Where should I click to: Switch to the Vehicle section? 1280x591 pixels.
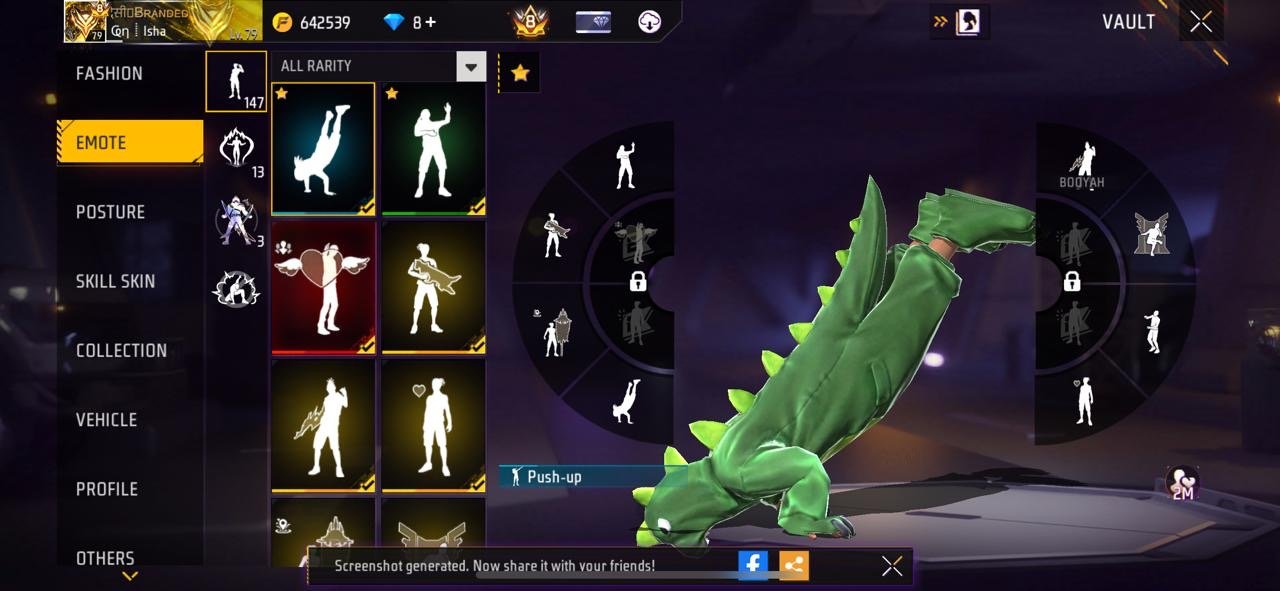(x=107, y=420)
